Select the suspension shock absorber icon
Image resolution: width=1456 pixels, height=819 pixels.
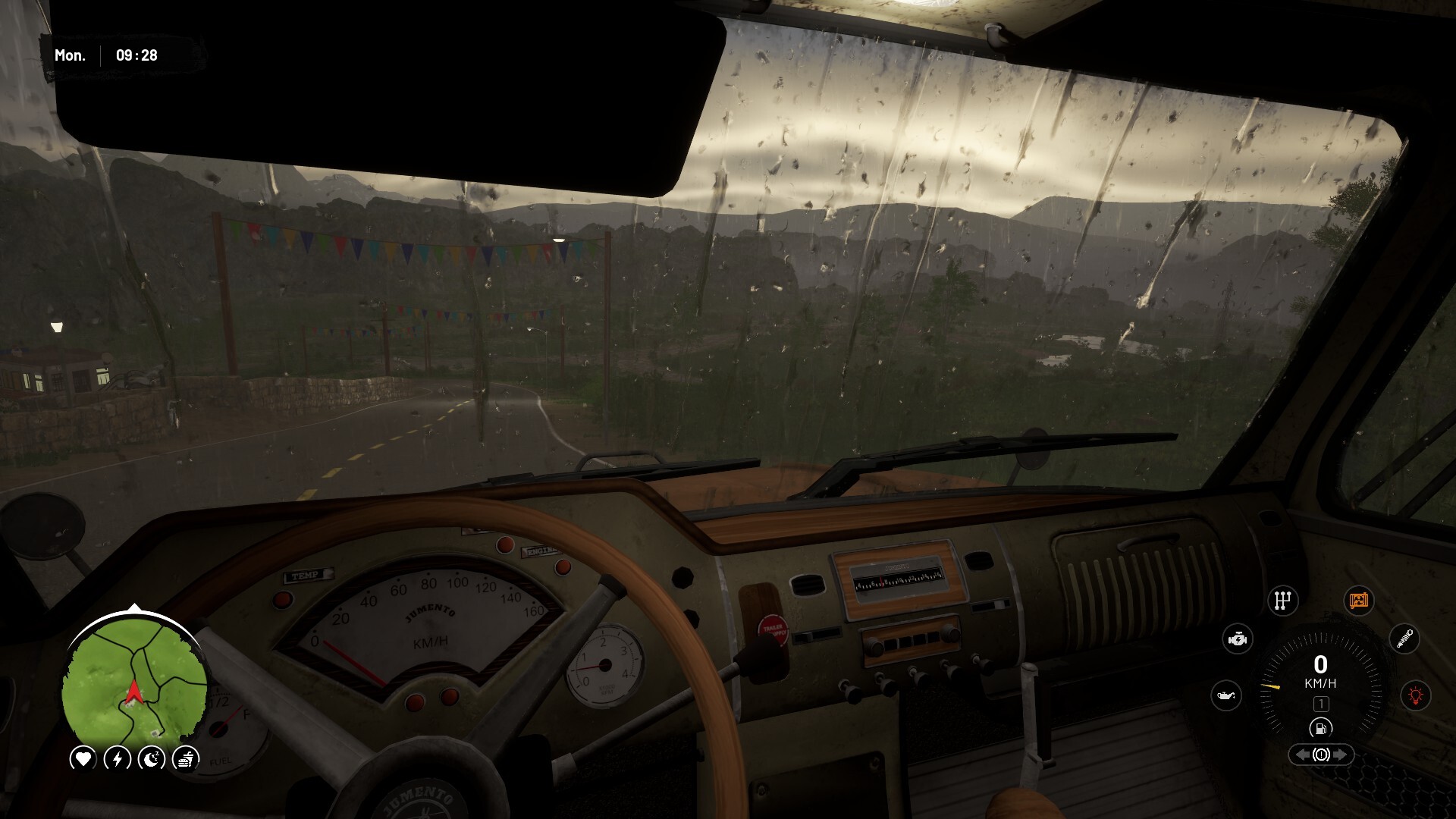(1404, 639)
